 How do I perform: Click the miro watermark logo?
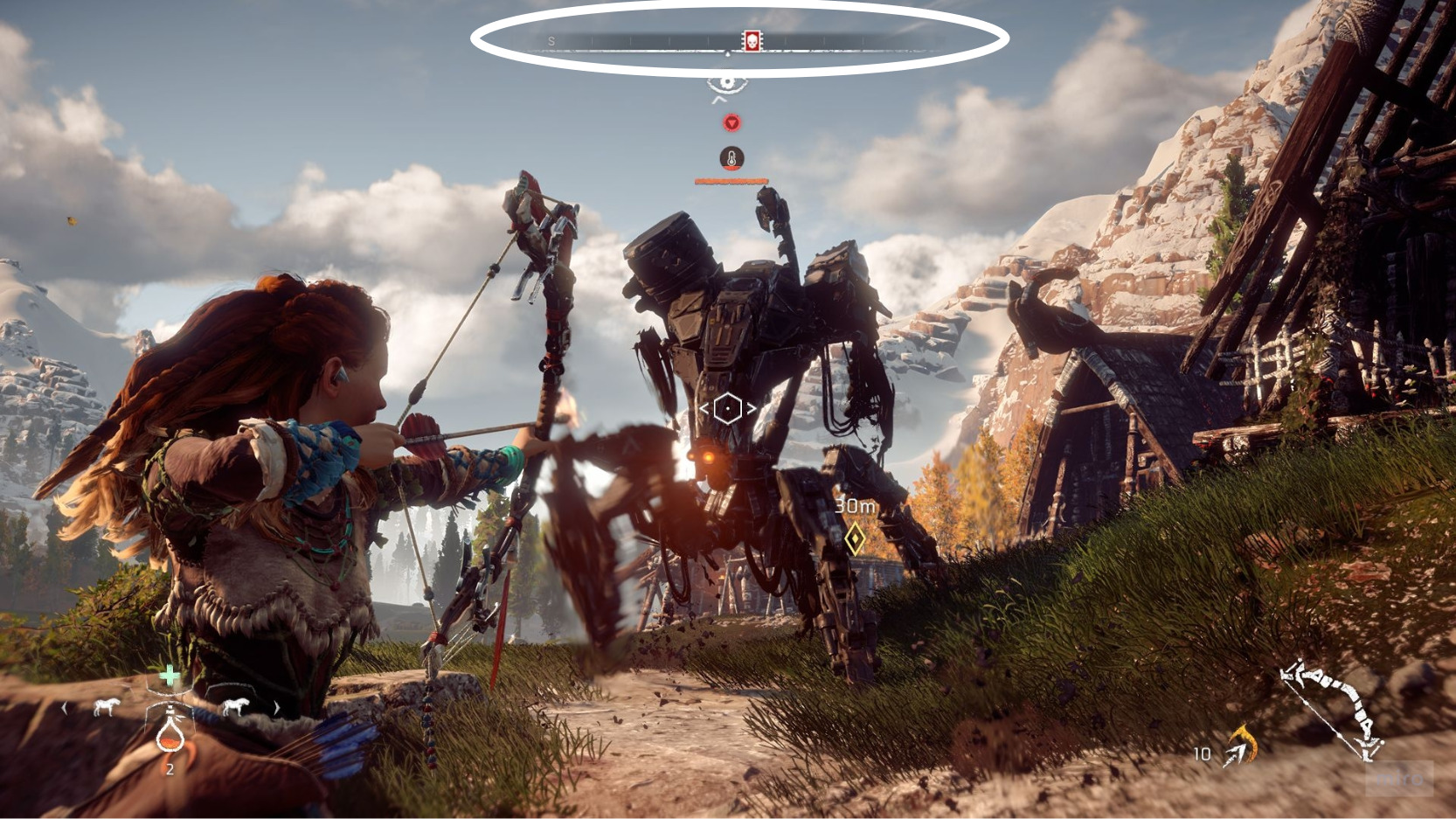click(x=1399, y=778)
